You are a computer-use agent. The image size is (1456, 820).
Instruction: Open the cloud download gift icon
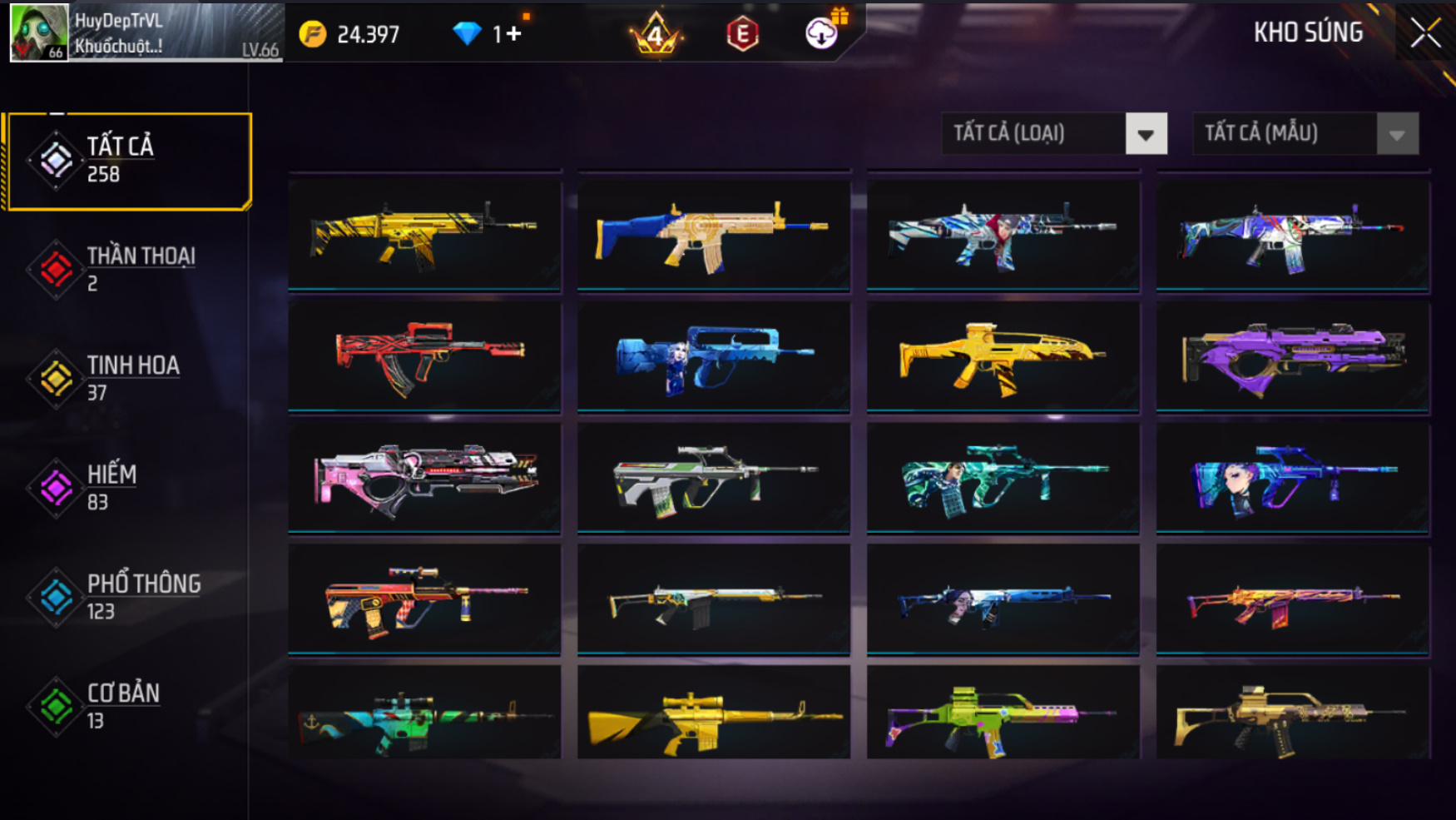[823, 32]
